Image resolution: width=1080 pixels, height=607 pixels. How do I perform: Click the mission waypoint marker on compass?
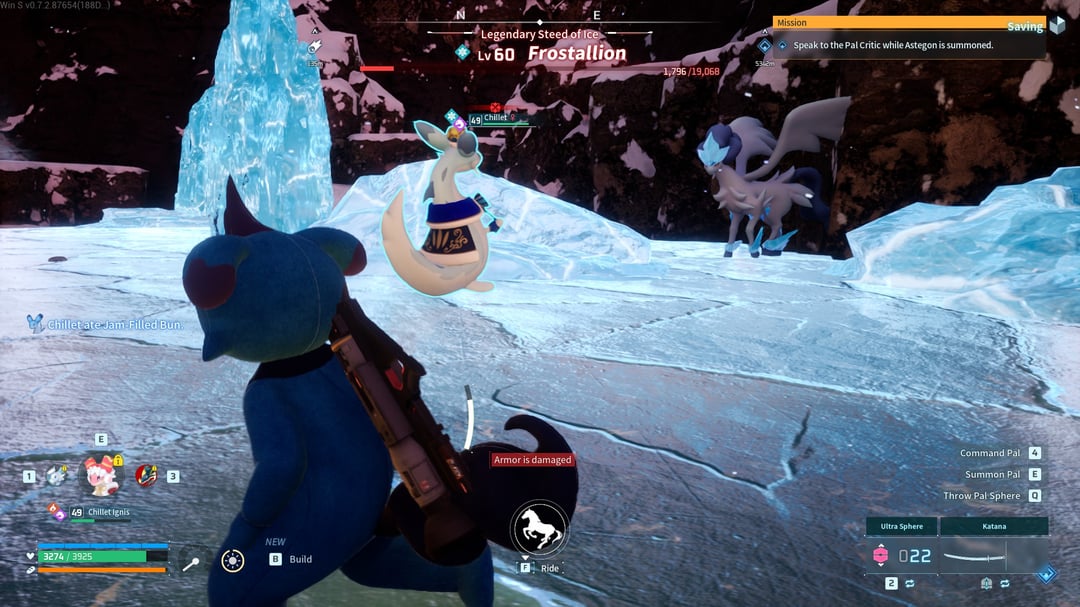[x=765, y=46]
